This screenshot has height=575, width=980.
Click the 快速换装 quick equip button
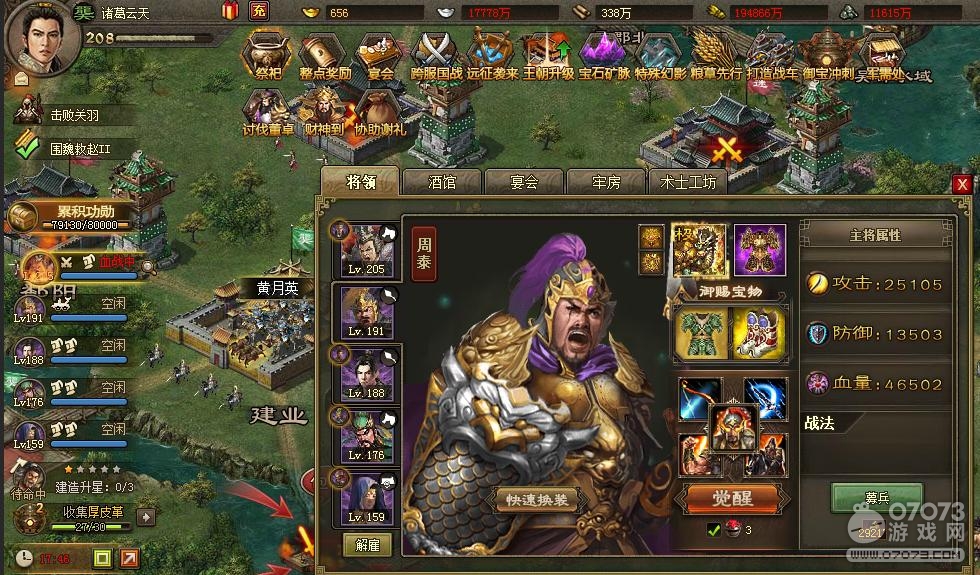click(x=538, y=499)
